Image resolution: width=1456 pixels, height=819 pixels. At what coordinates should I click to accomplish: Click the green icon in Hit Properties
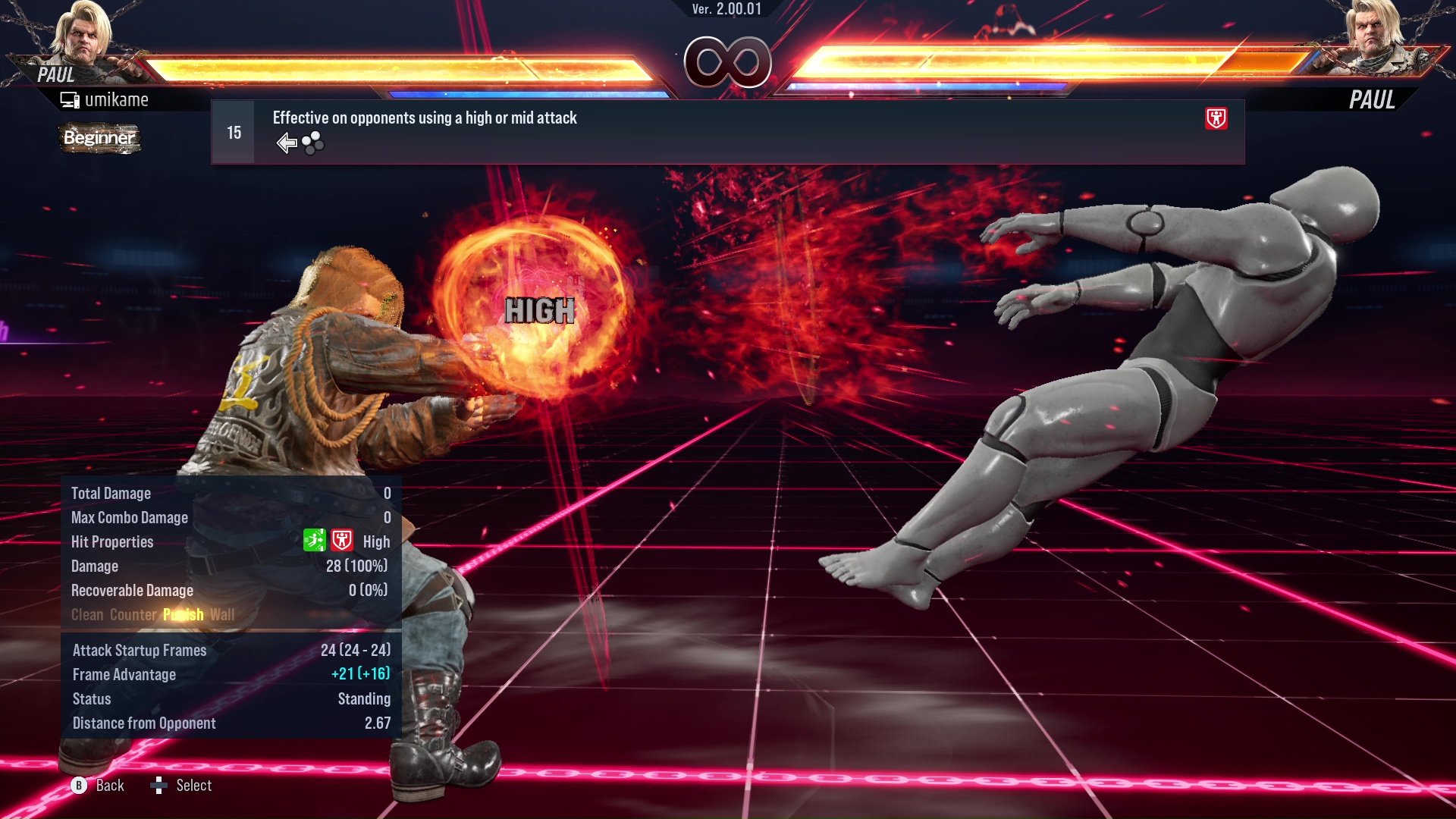click(314, 541)
